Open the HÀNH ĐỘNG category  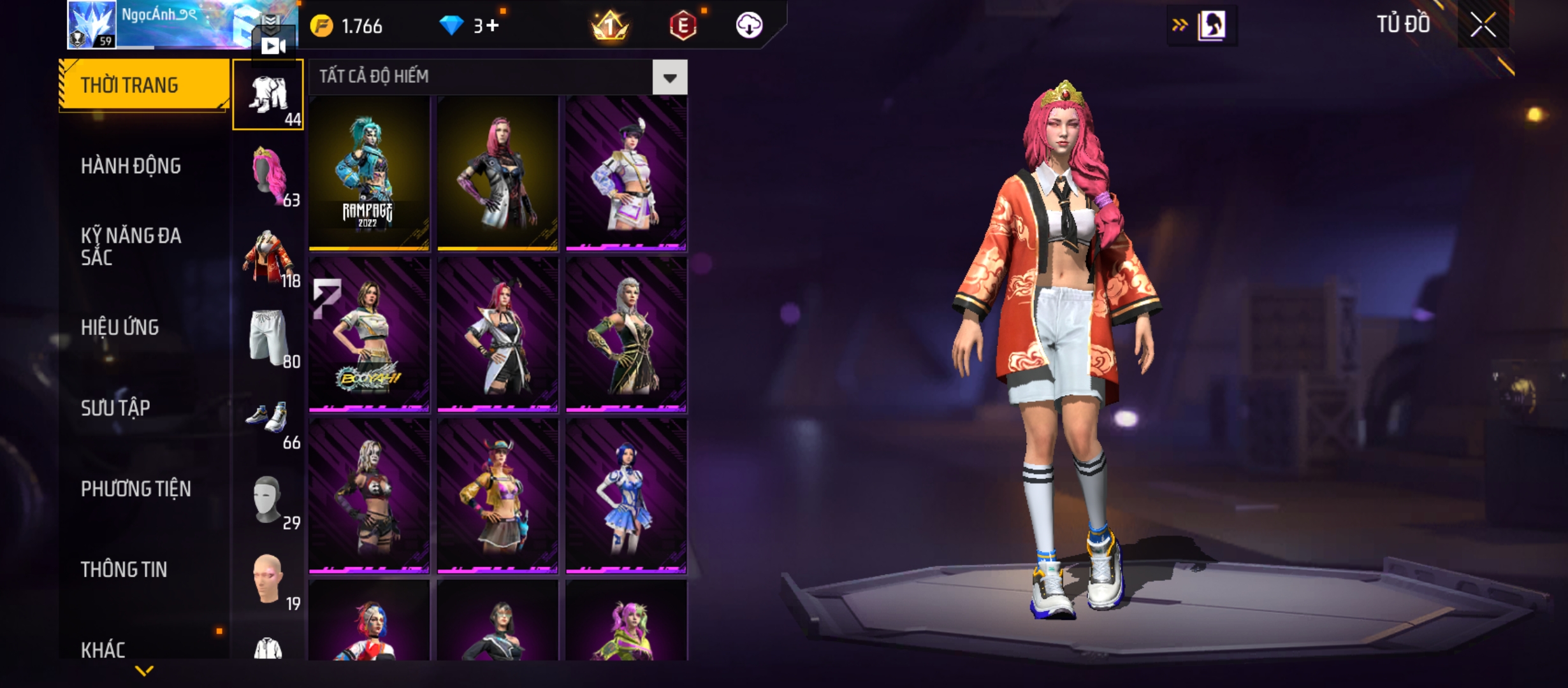(131, 166)
